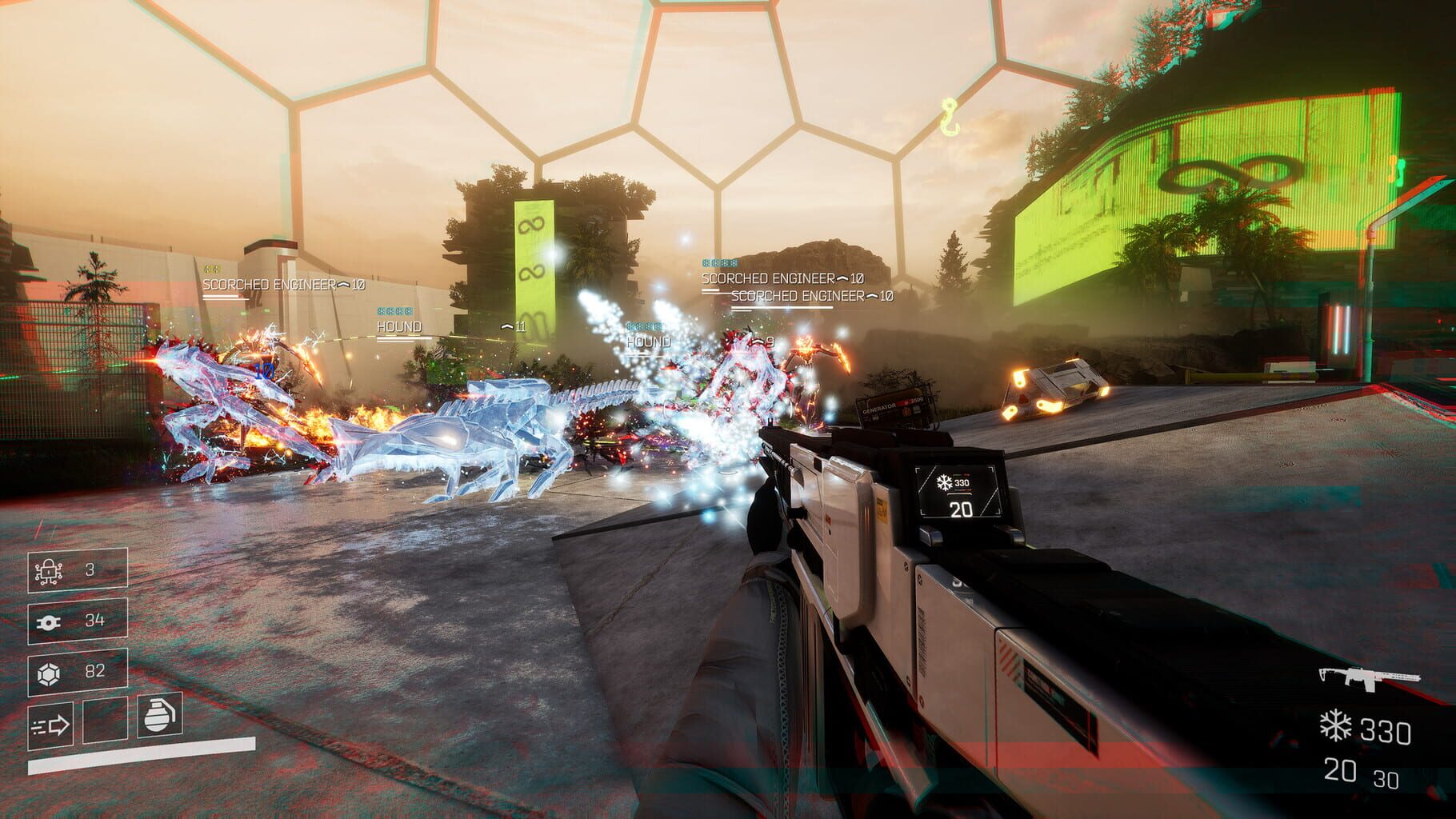Viewport: 1456px width, 819px height.
Task: Select the drone unit counter icon
Action: 49,573
